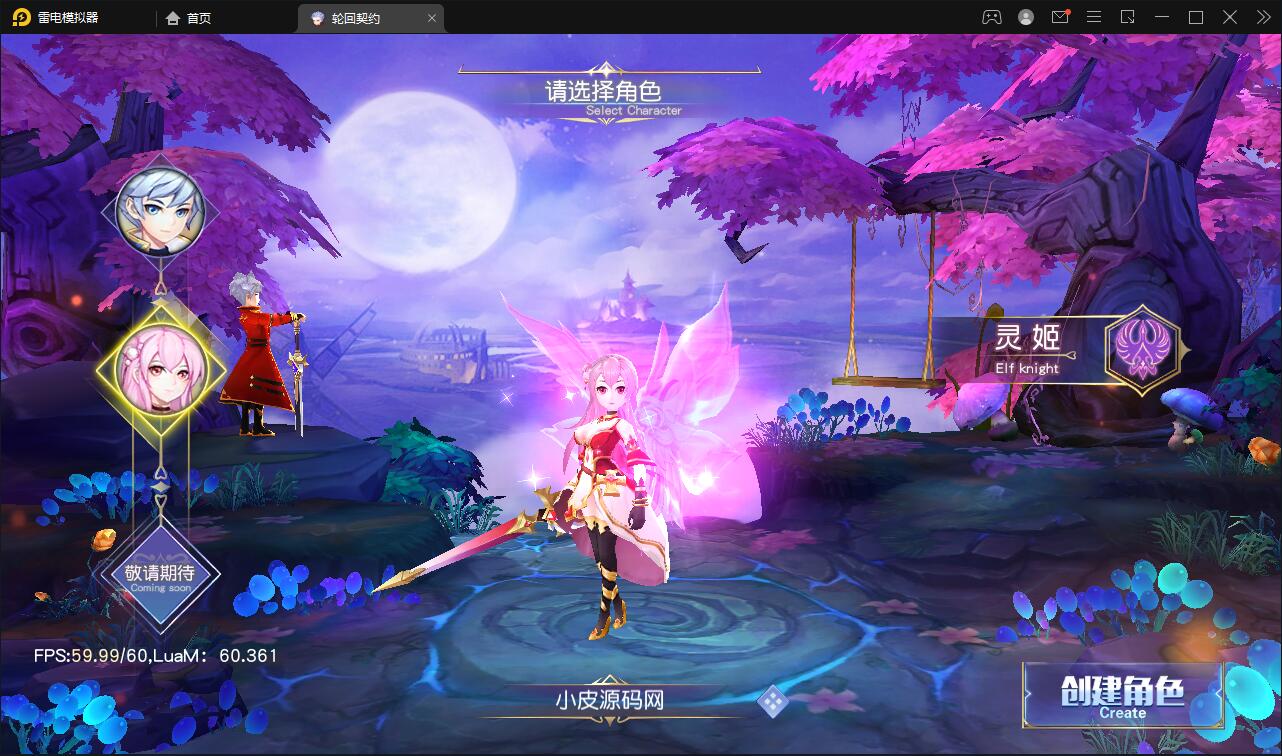Open the hamburger menu in title bar
Viewport: 1282px width, 756px height.
(x=1094, y=17)
